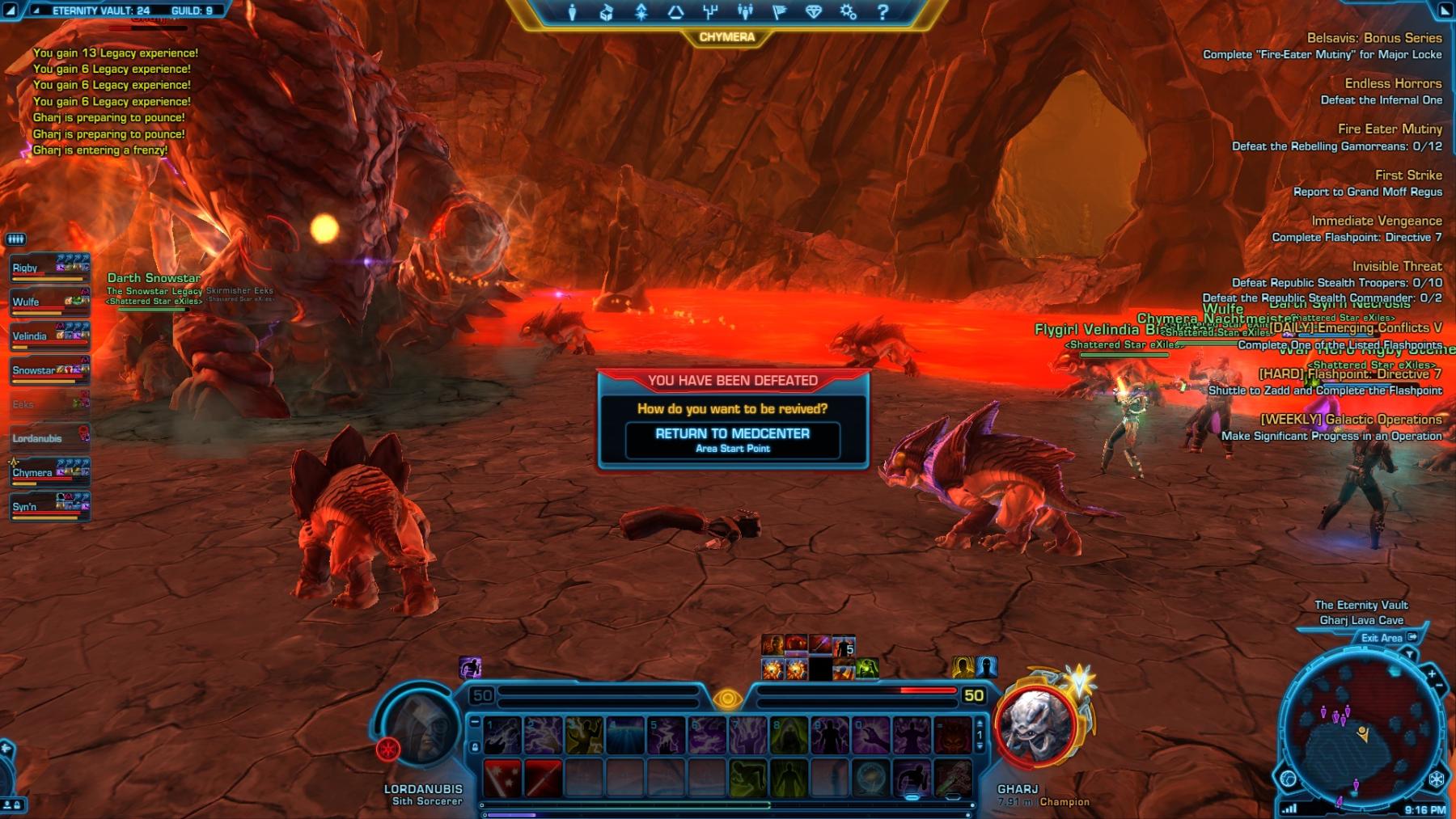The image size is (1456, 819).
Task: Open the character sheet icon in top menu
Action: point(572,12)
